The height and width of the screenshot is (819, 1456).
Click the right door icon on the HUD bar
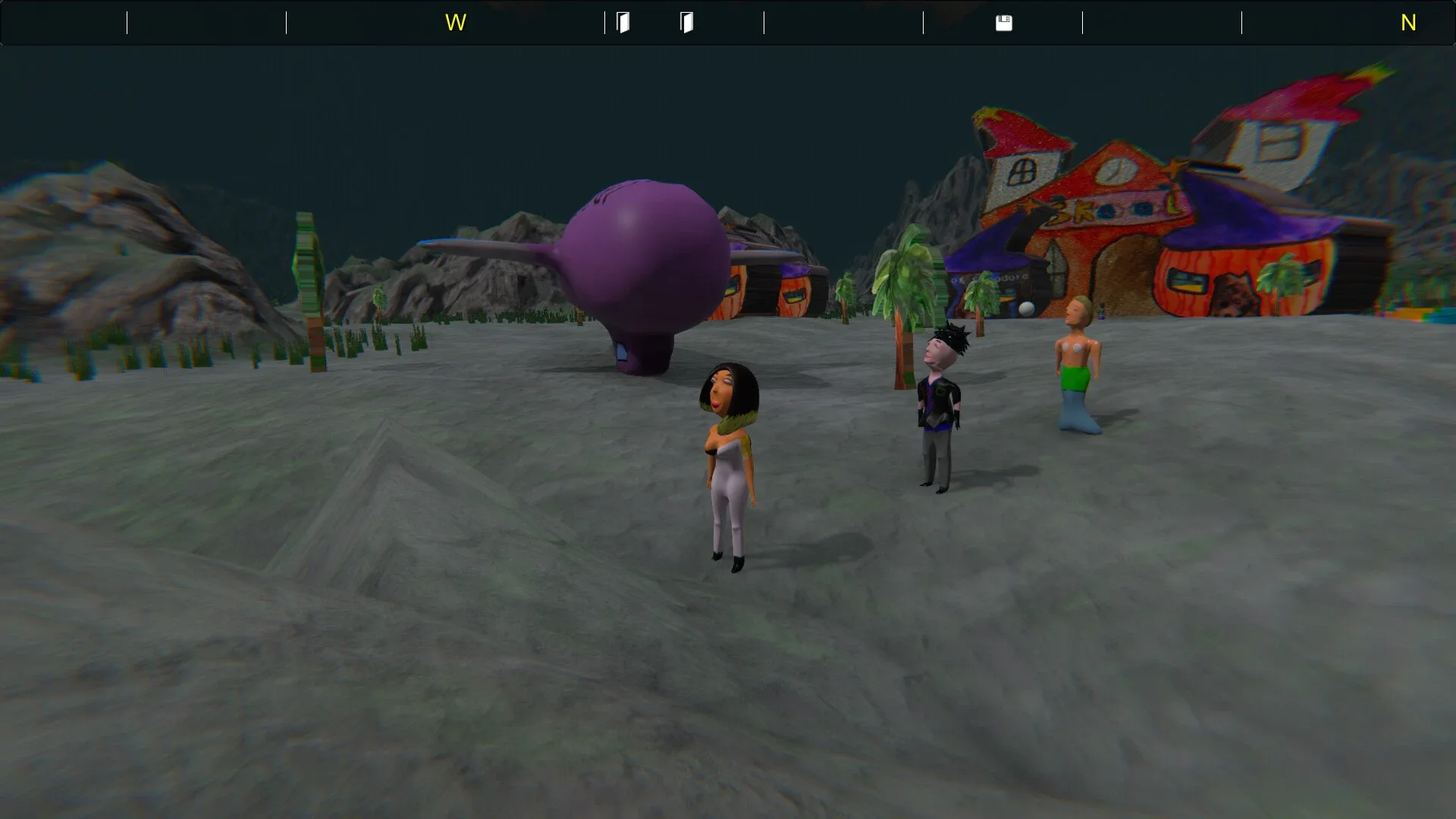click(686, 23)
